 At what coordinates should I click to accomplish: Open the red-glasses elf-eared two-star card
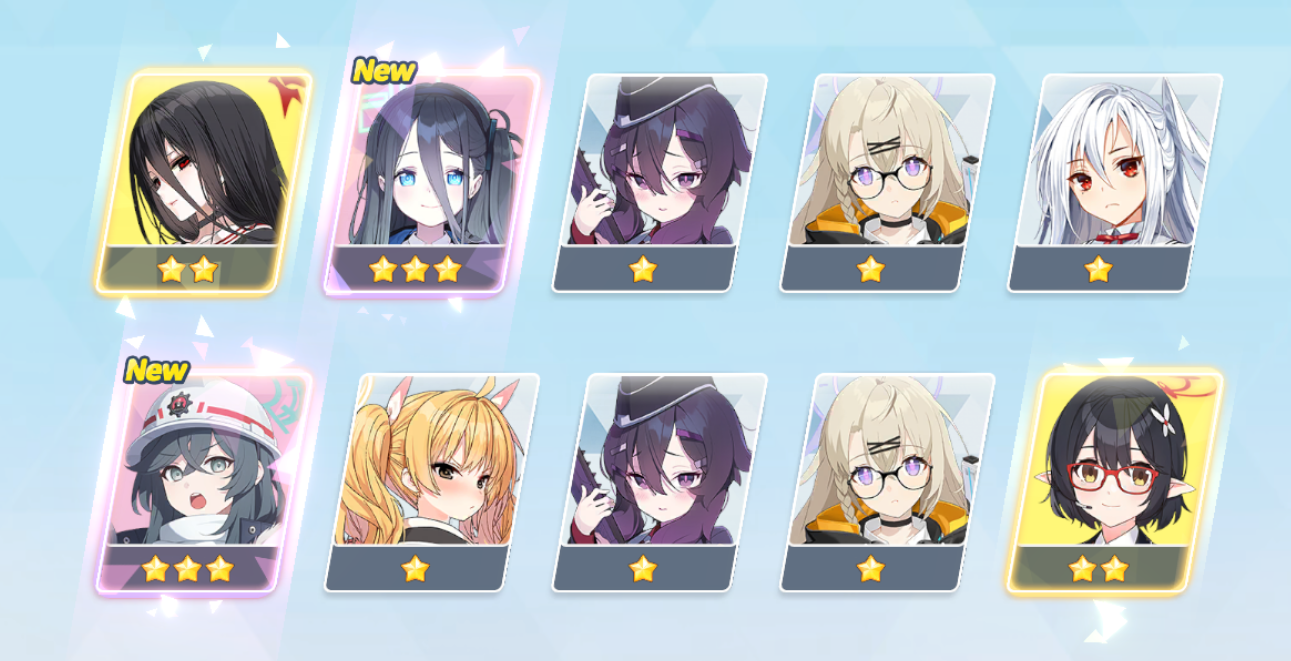click(x=1115, y=480)
